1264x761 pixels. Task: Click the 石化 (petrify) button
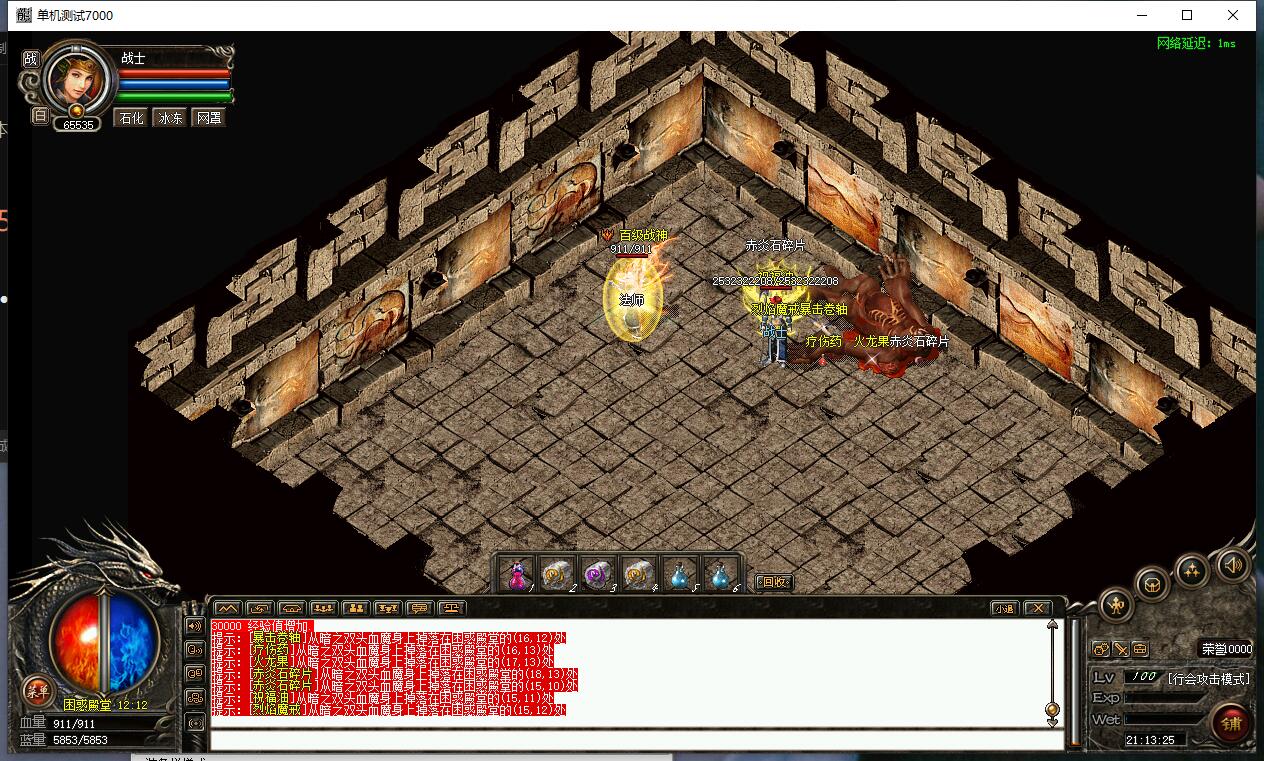pos(131,118)
